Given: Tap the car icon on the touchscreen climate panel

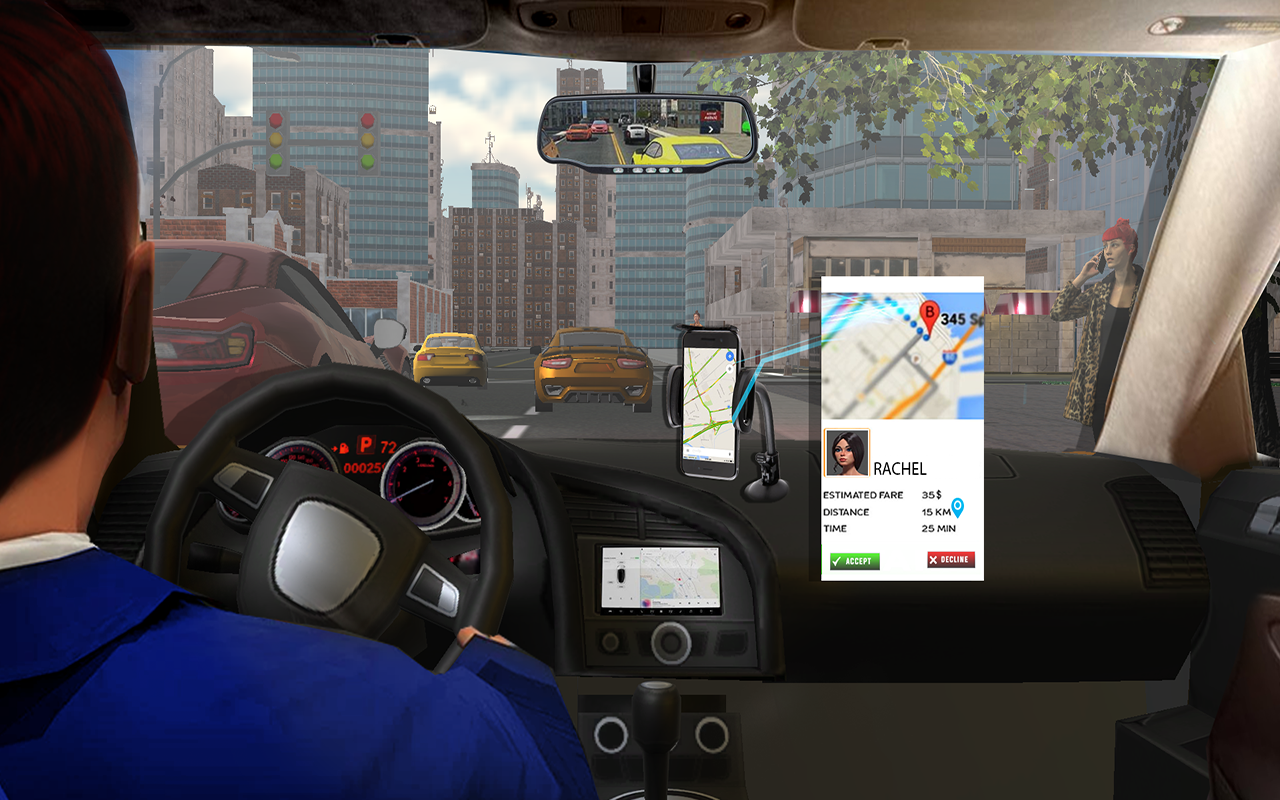Looking at the screenshot, I should point(621,575).
